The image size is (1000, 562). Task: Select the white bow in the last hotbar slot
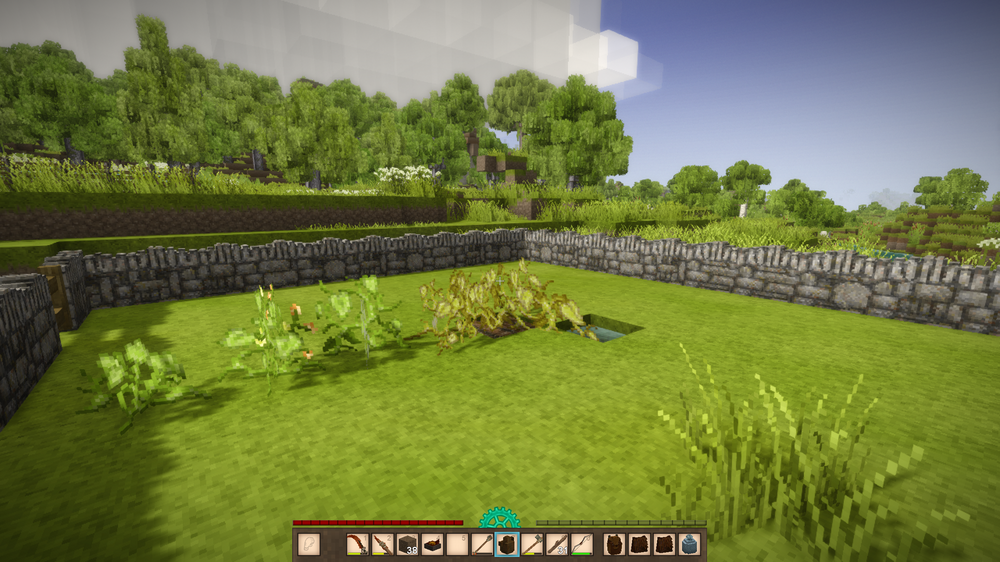coord(581,544)
